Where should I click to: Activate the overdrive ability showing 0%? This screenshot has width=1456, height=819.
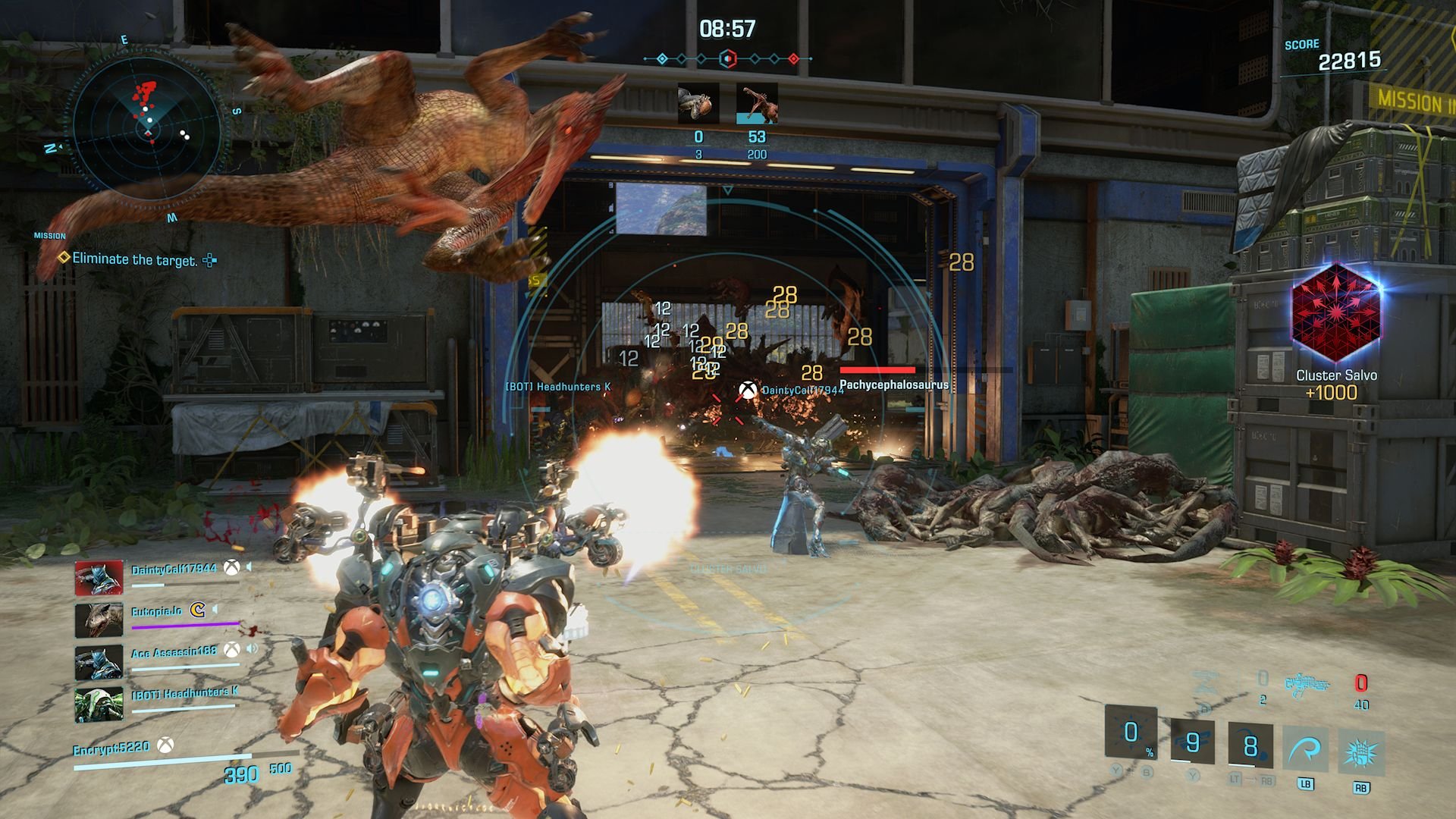(1131, 733)
